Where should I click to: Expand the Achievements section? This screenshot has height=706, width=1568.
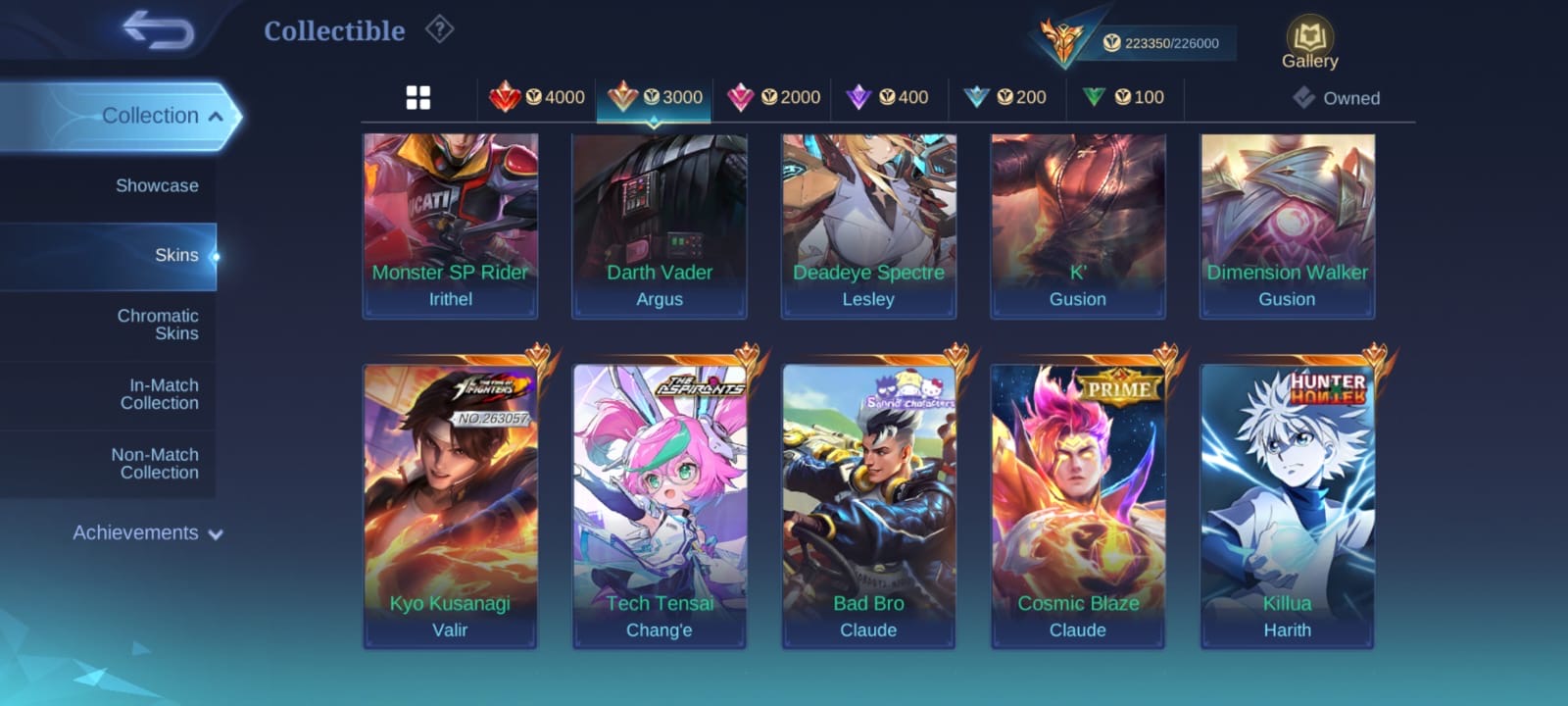pyautogui.click(x=147, y=533)
